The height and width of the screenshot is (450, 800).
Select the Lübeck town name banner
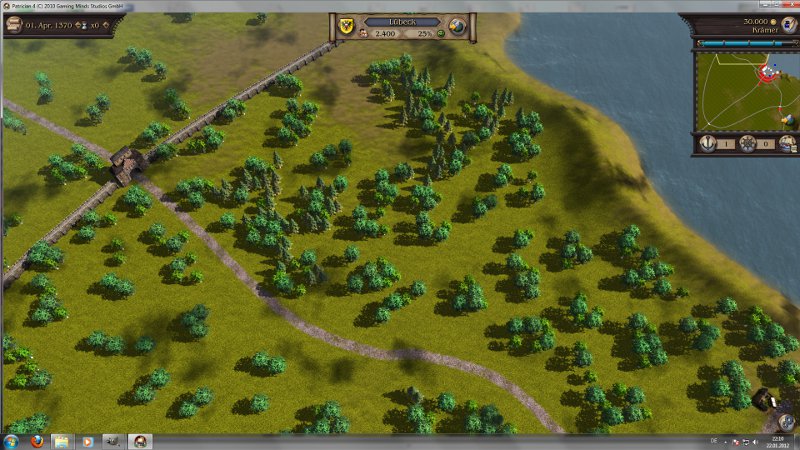pyautogui.click(x=402, y=20)
